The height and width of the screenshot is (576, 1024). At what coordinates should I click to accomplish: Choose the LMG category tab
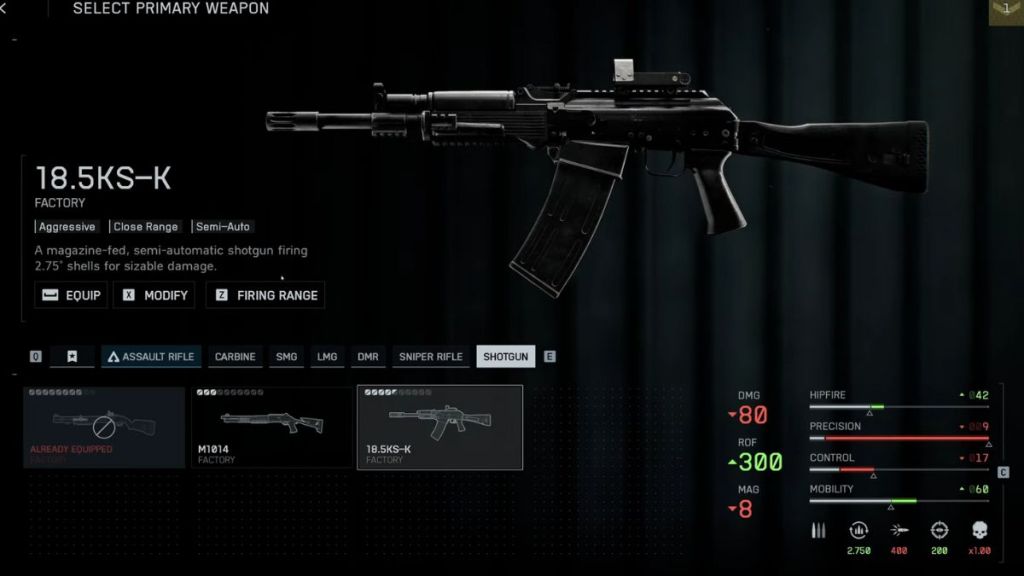(327, 357)
